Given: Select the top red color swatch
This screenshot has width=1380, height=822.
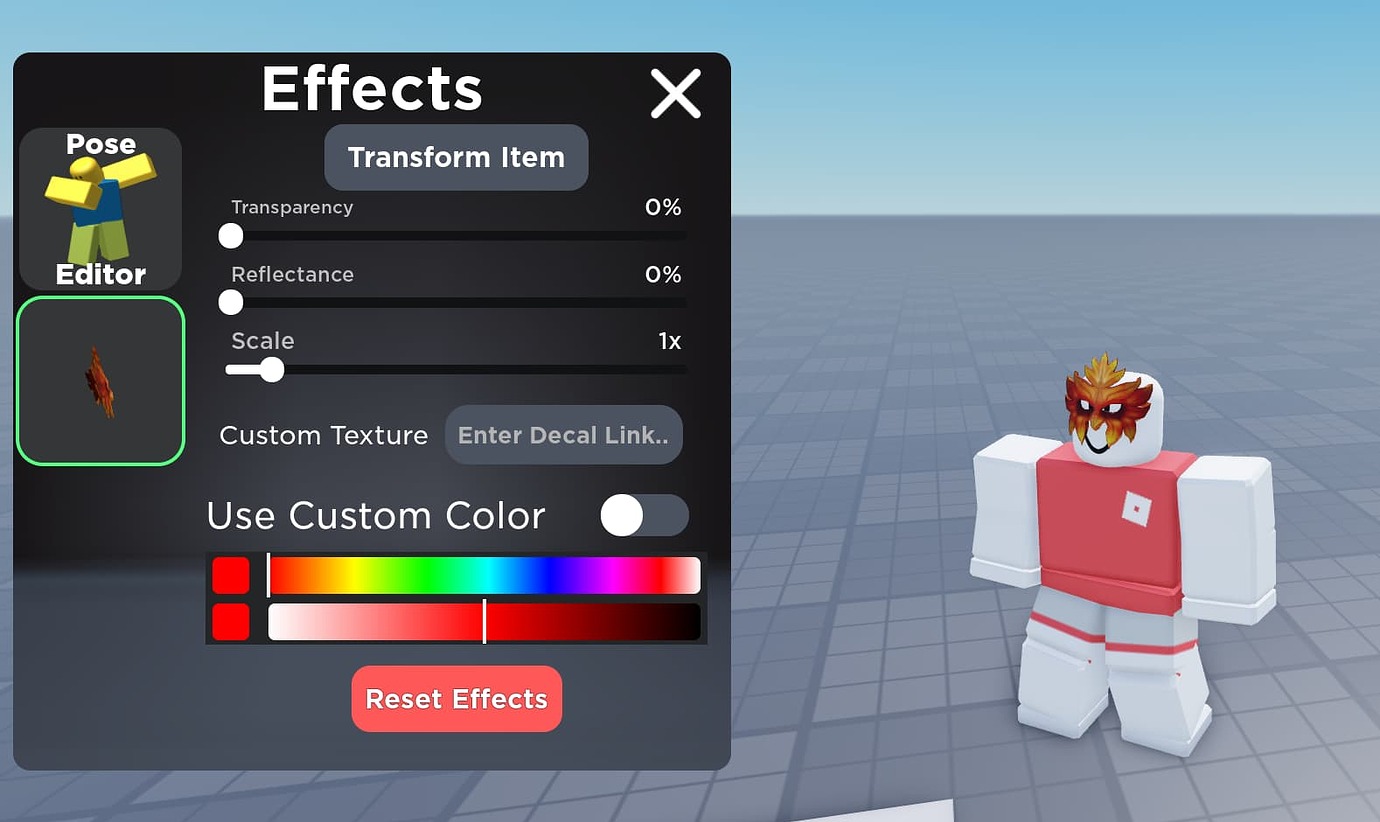Looking at the screenshot, I should point(231,575).
